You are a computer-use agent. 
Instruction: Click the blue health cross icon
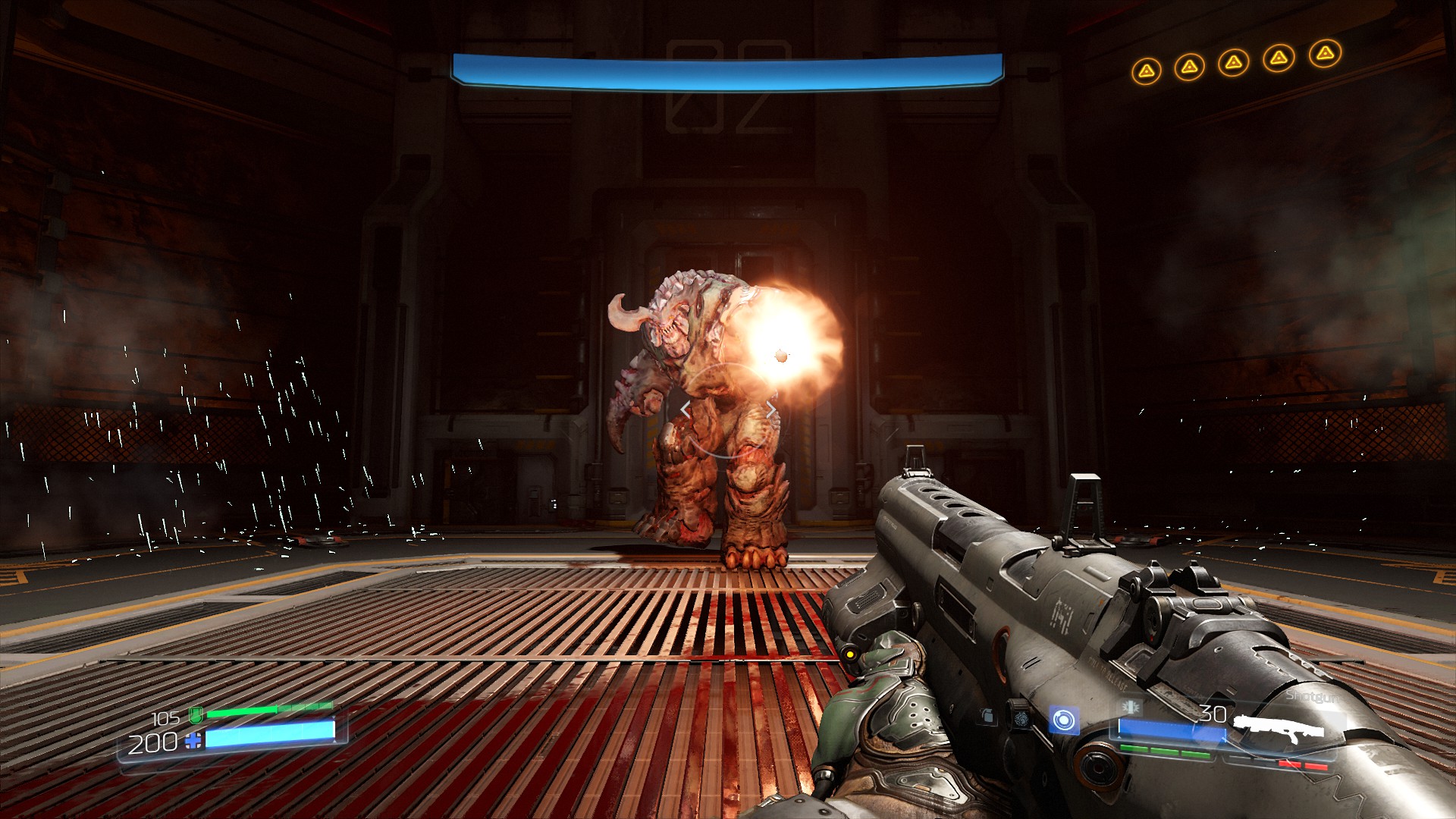click(x=194, y=741)
